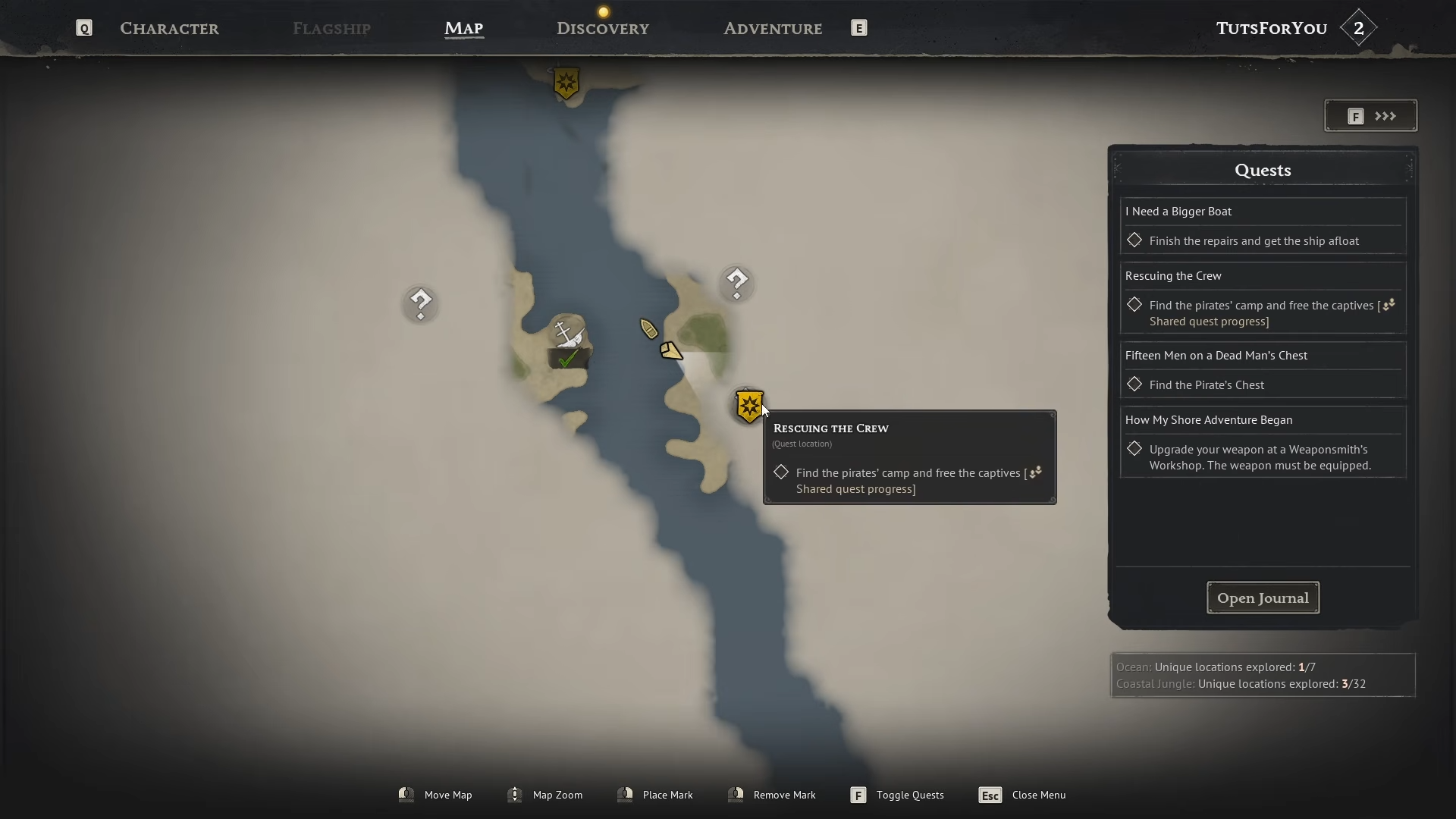The height and width of the screenshot is (819, 1456).
Task: Click the question mark marker near the east island
Action: click(736, 283)
